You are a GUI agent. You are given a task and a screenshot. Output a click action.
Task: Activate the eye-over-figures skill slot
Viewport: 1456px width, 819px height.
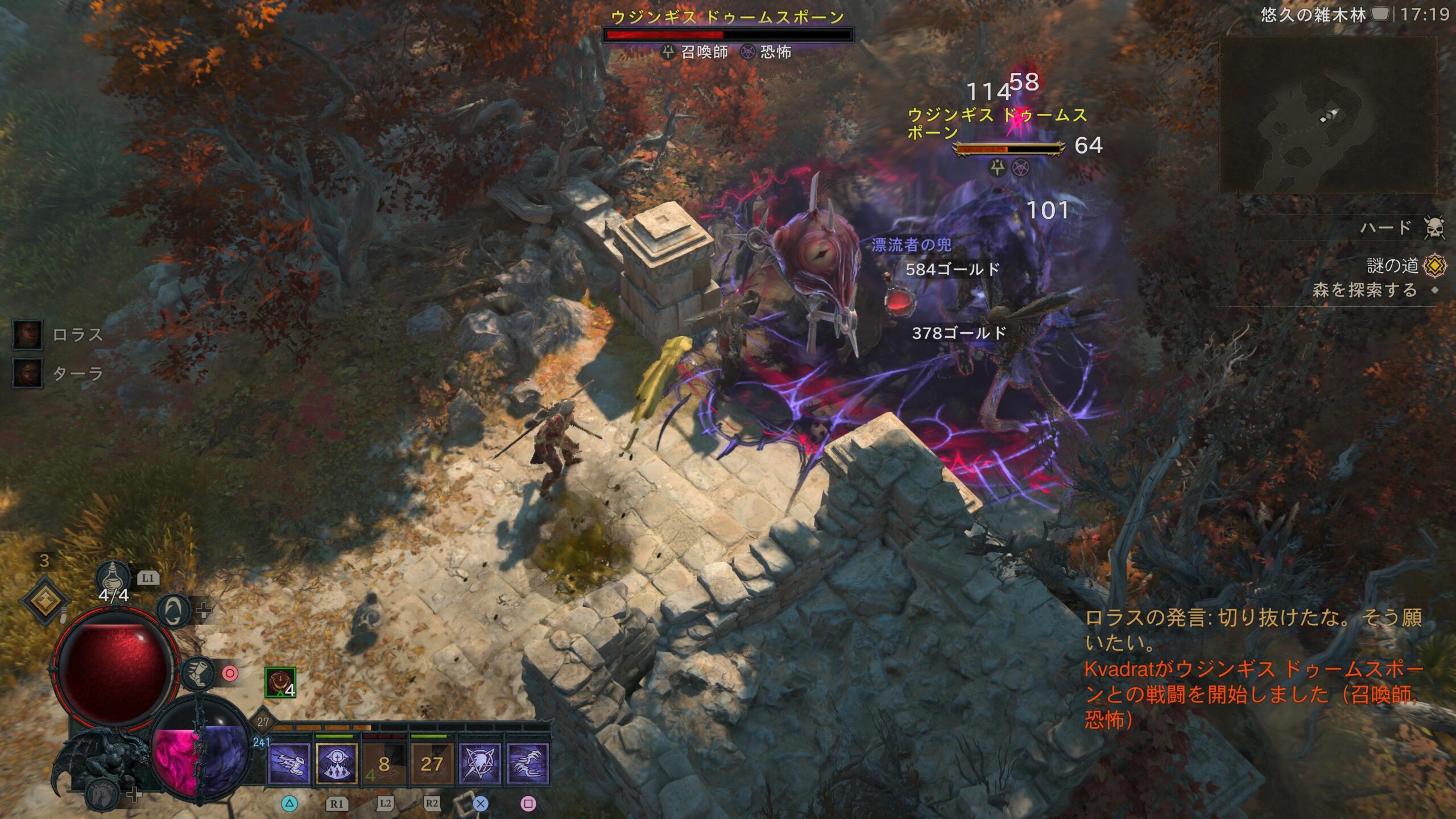pos(337,763)
